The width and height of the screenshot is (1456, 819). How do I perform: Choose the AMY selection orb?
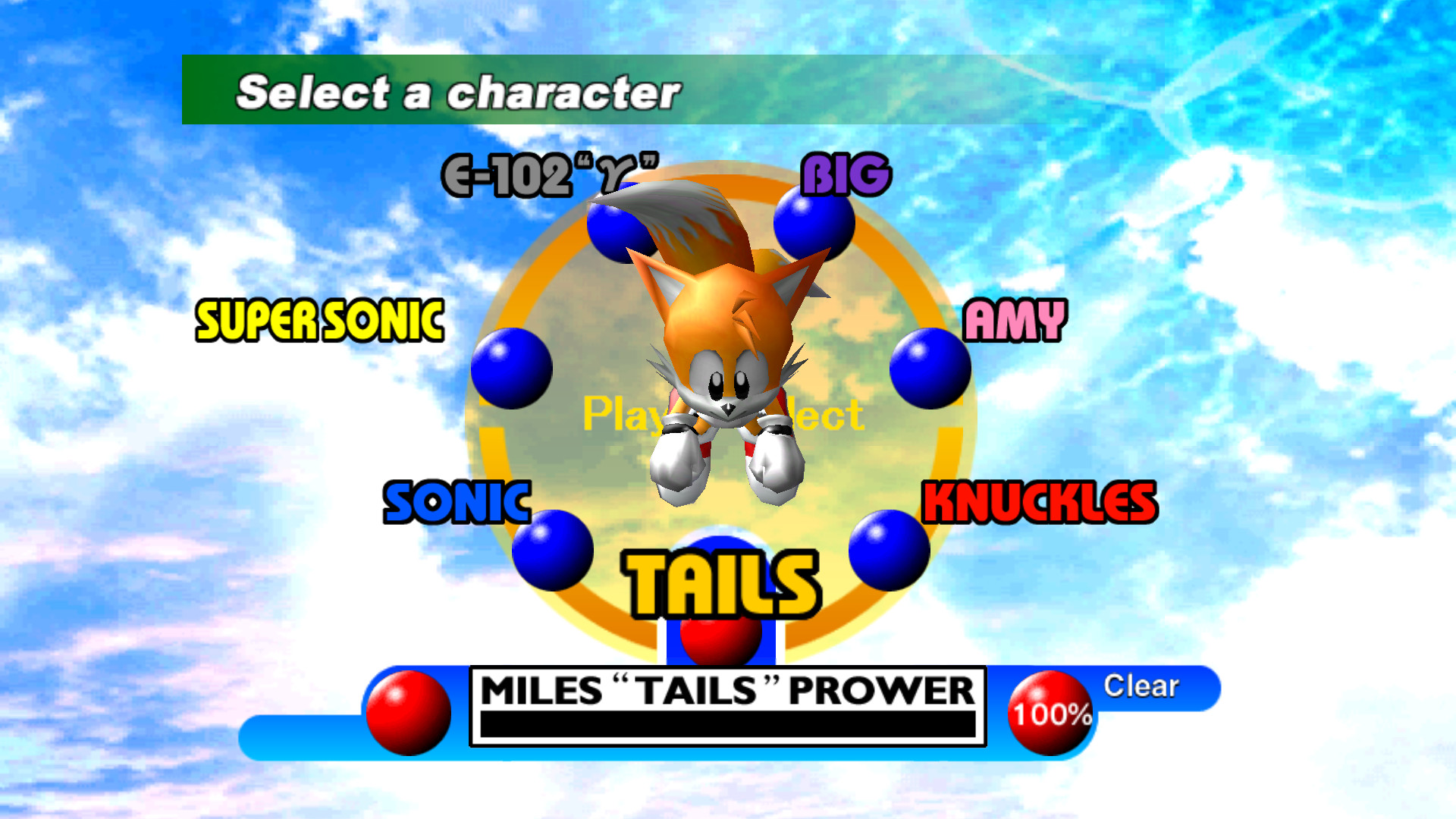pos(930,367)
